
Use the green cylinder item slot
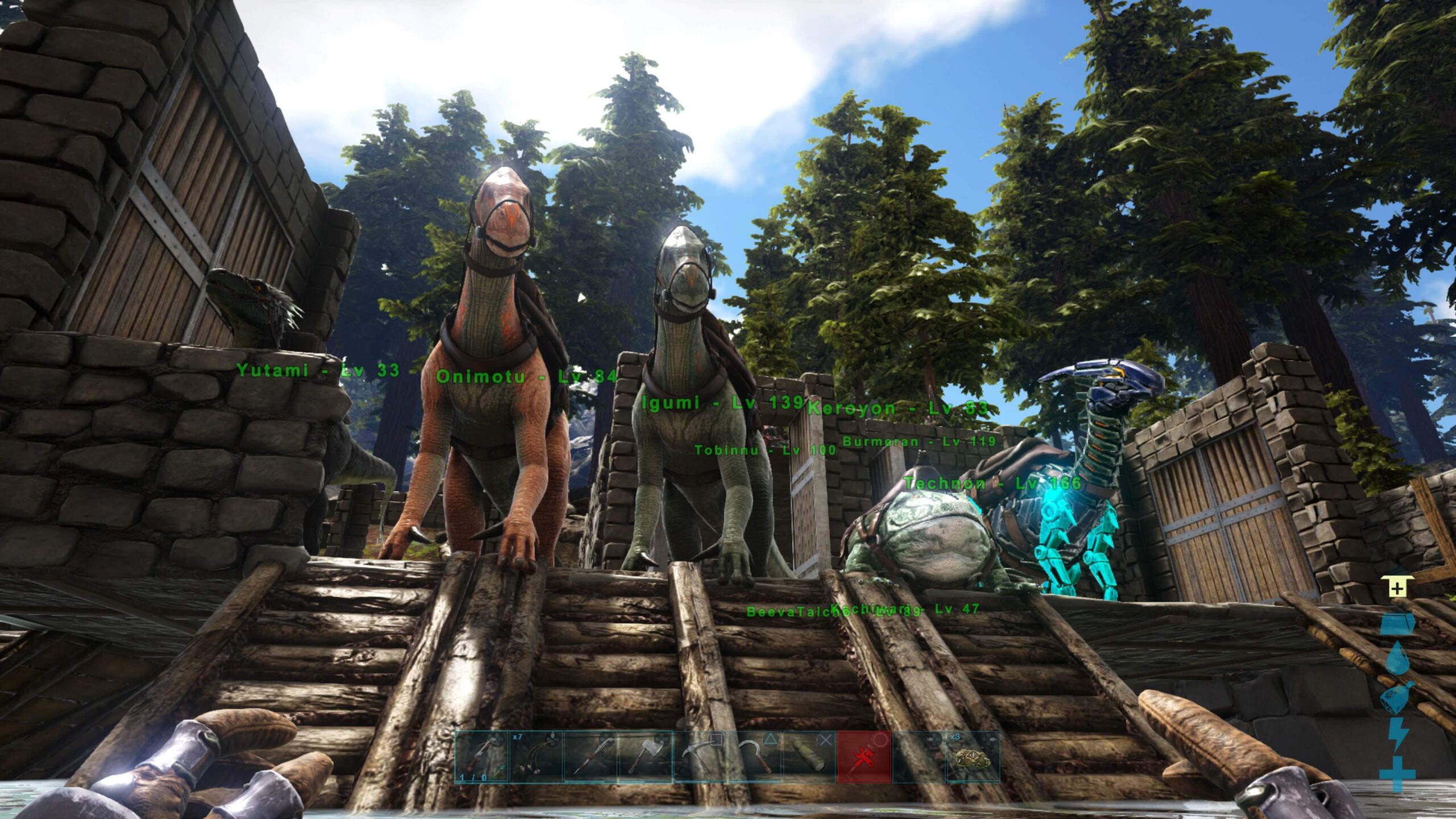809,757
